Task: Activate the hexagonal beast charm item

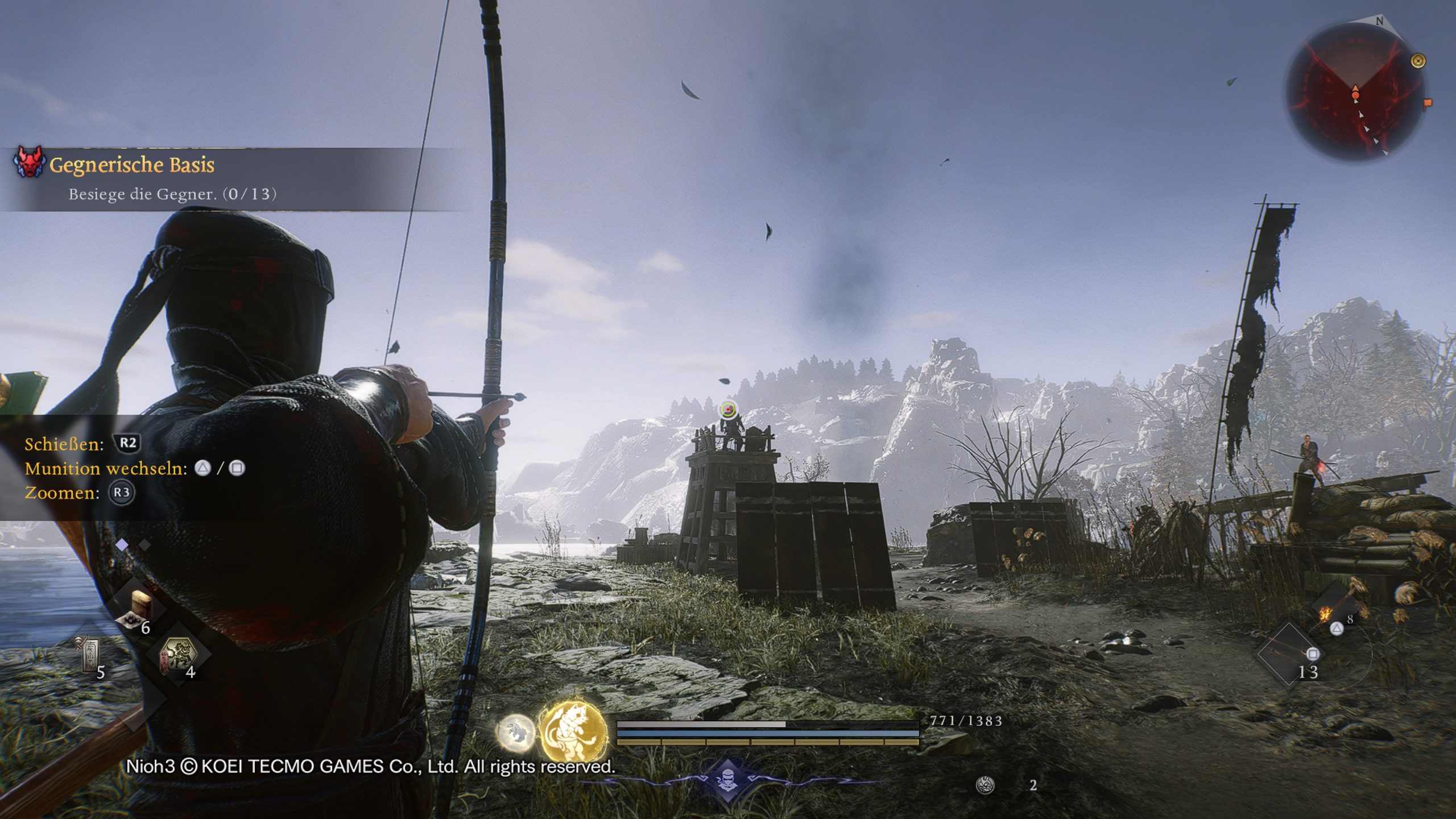Action: tap(180, 653)
